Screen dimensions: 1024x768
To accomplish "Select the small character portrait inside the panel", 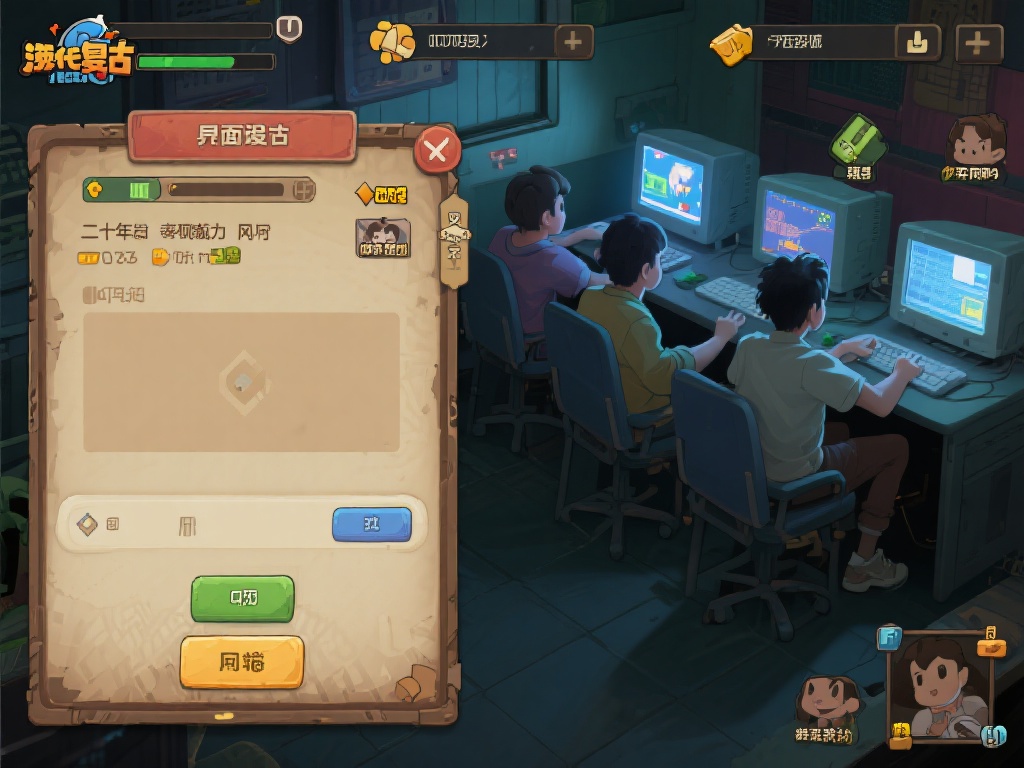I will coord(383,239).
